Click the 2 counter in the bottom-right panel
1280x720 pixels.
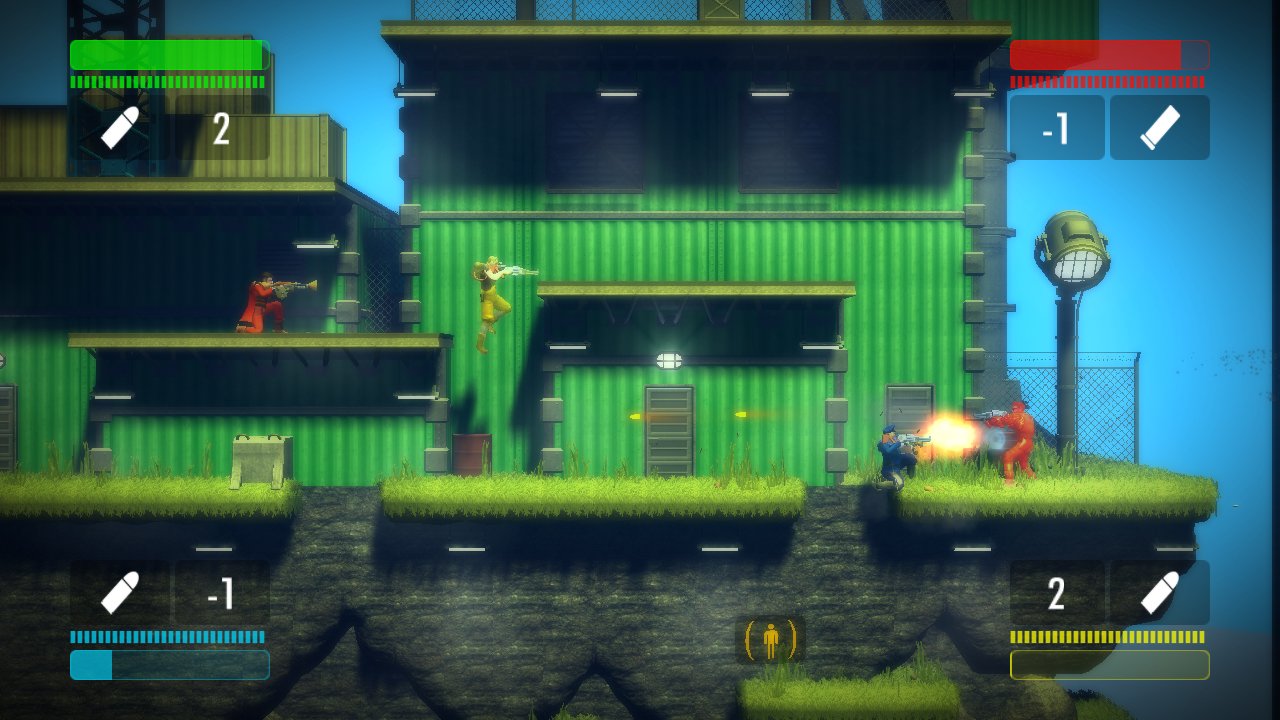pos(1058,593)
